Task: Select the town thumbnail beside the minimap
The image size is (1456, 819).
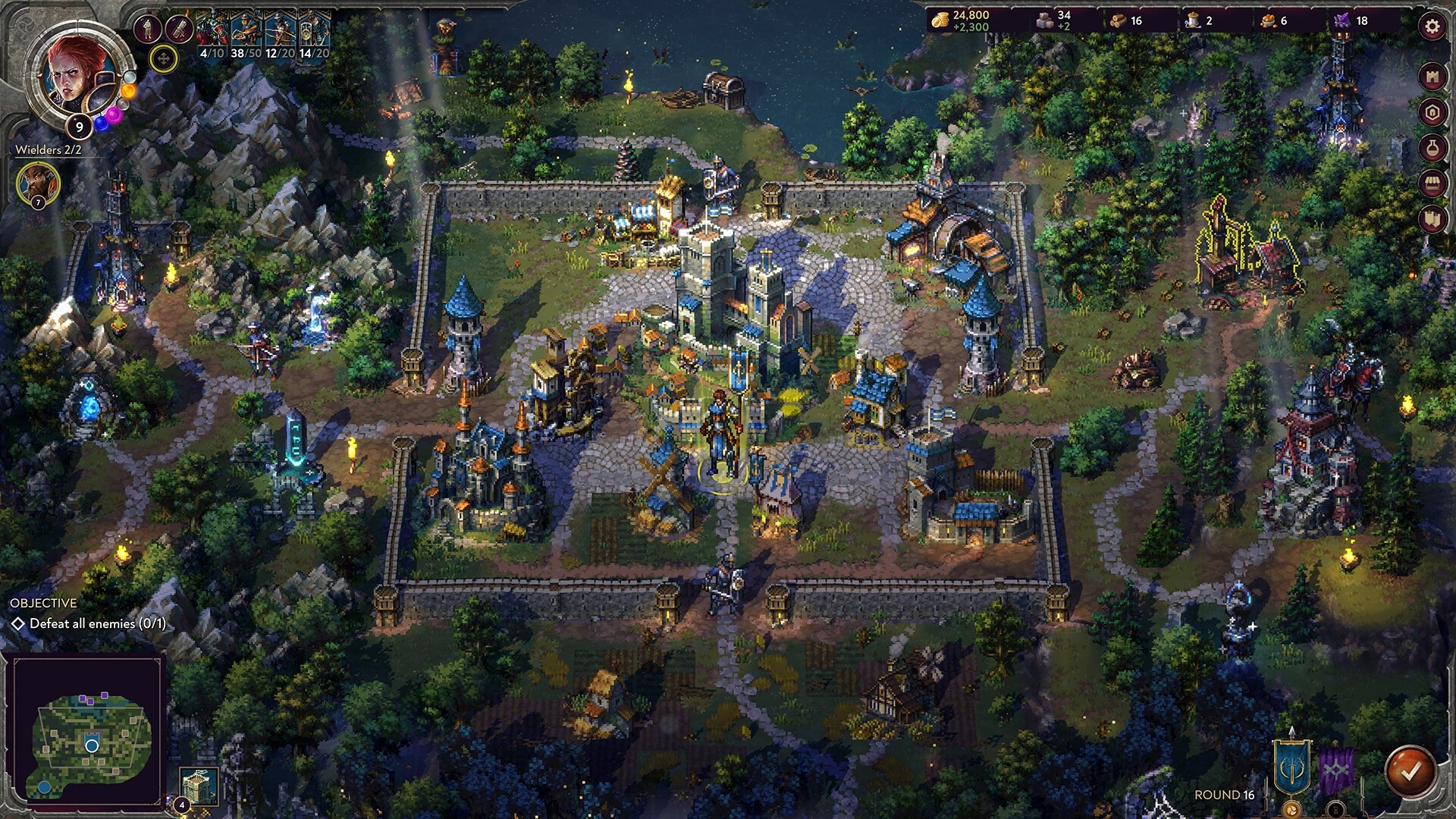Action: click(x=199, y=785)
